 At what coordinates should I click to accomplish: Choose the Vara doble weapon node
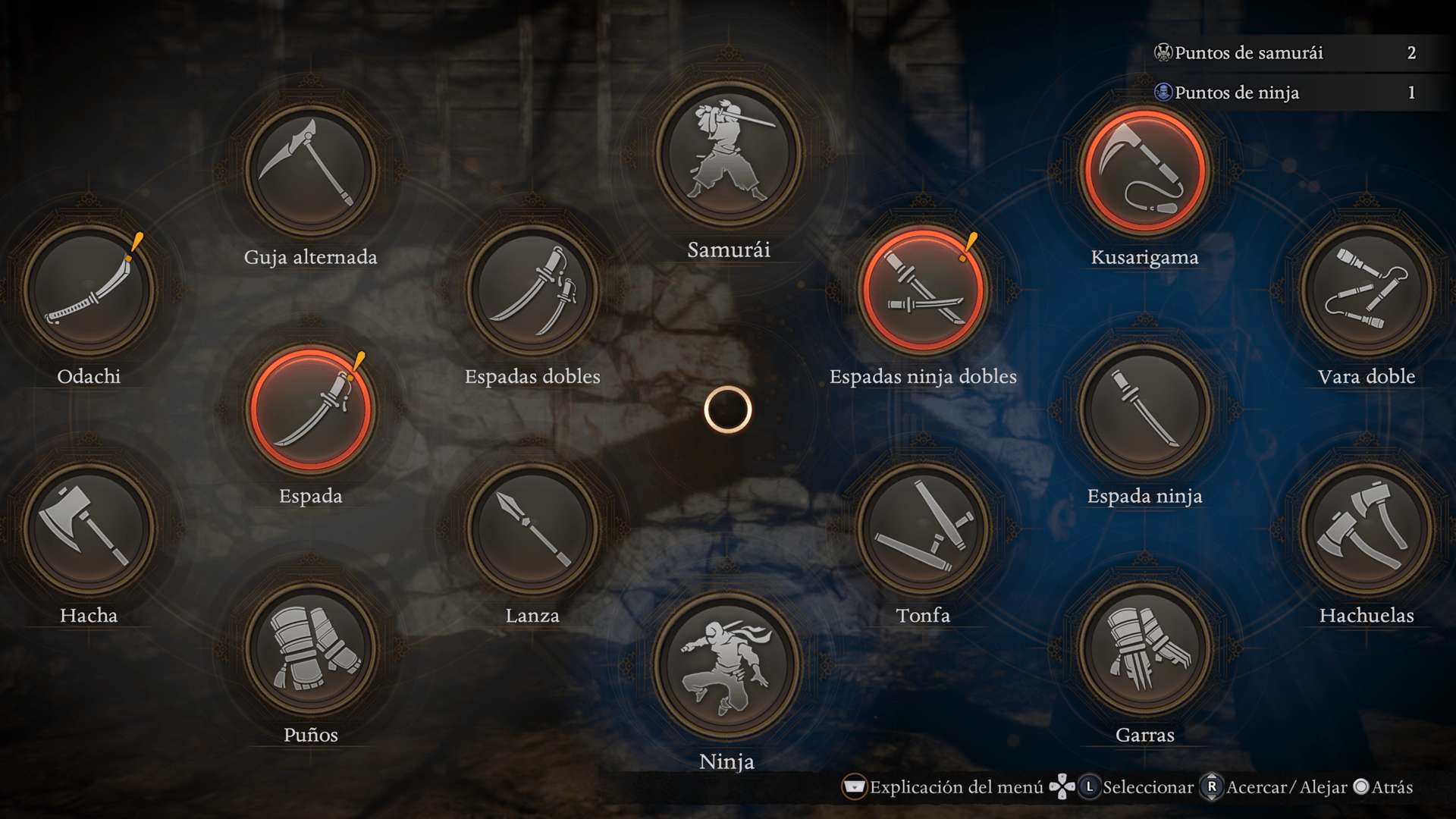(x=1367, y=290)
